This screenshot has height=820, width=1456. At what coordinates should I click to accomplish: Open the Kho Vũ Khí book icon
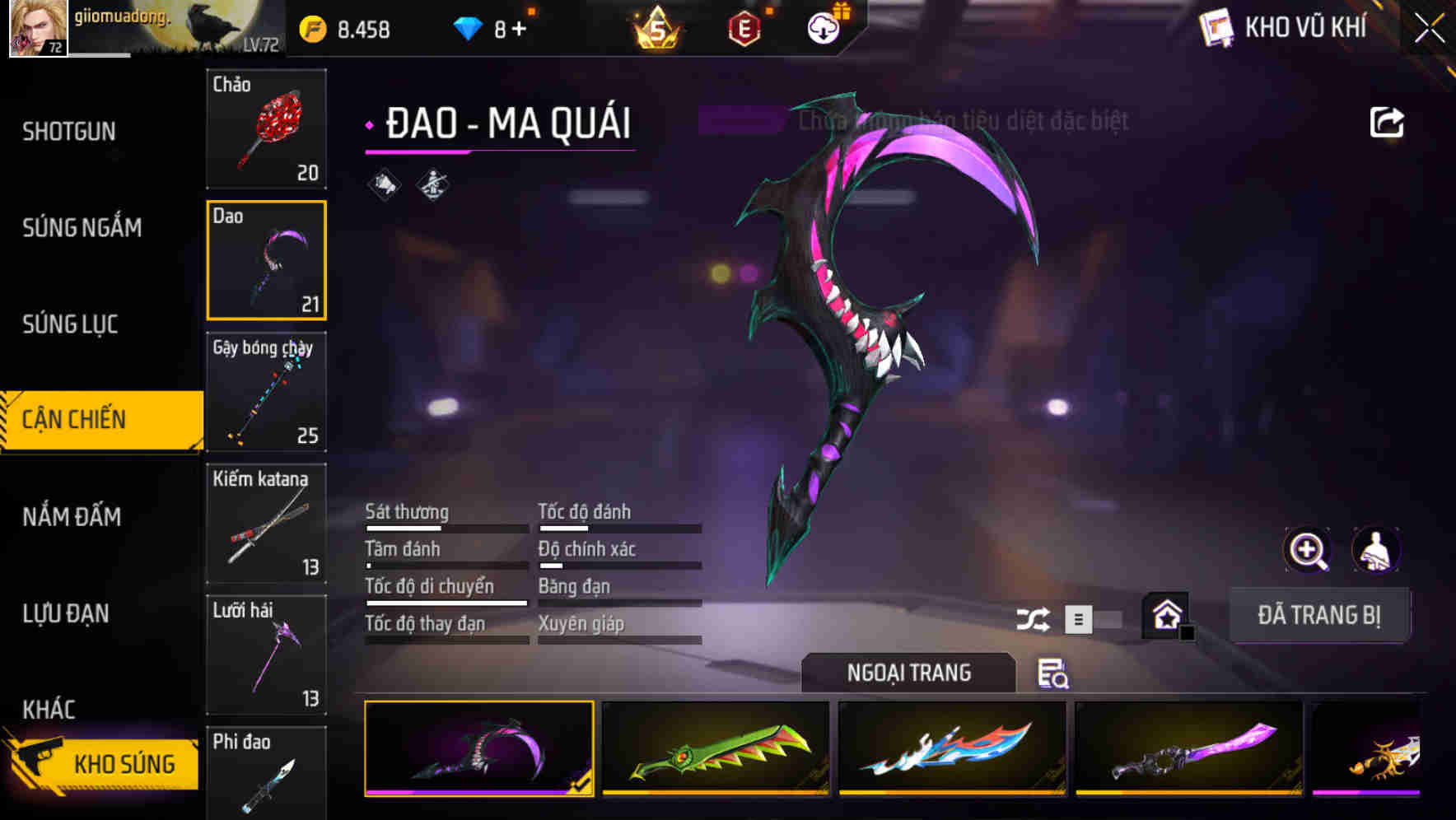(x=1217, y=26)
